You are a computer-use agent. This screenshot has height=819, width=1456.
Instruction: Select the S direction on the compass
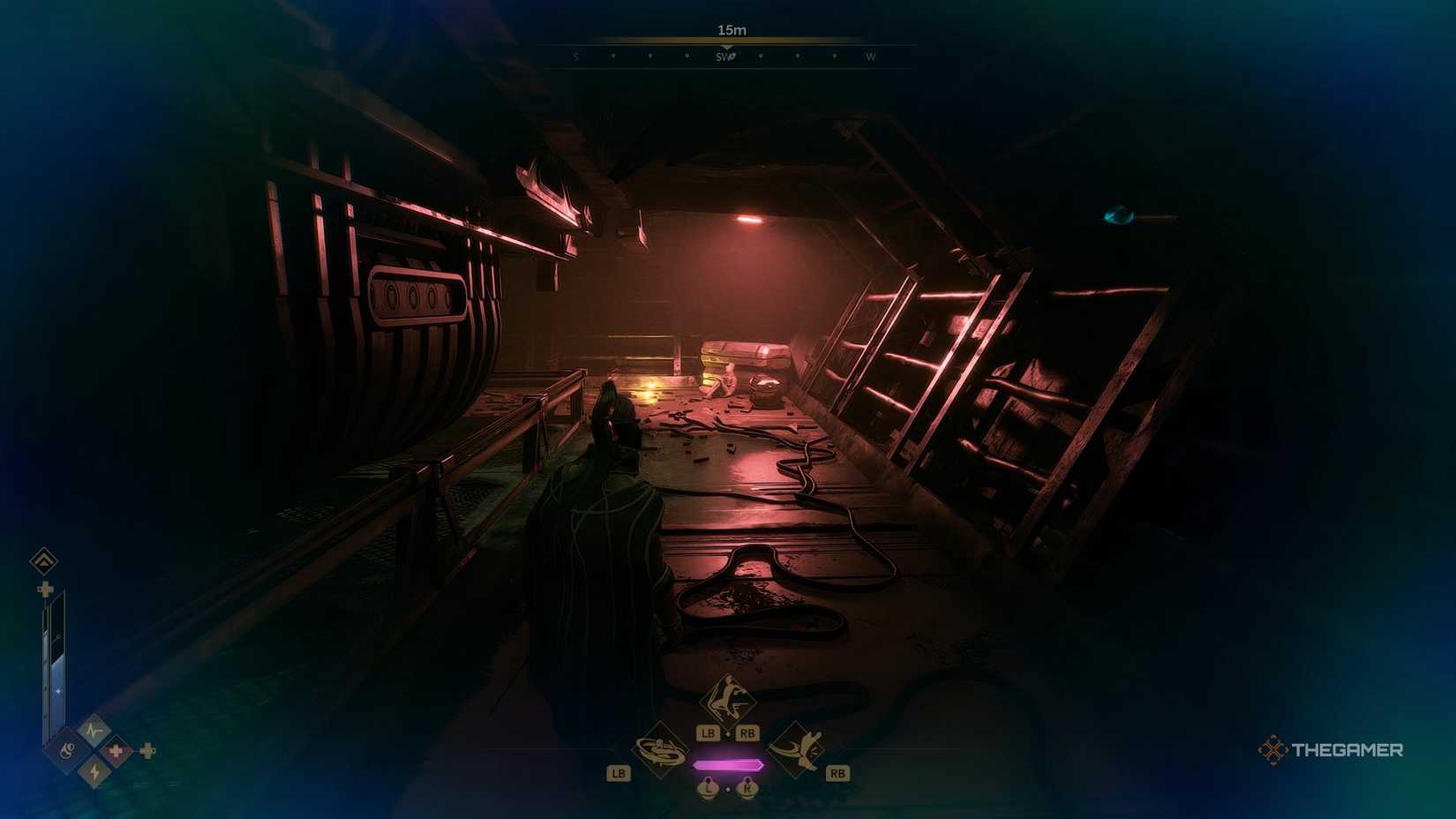[x=575, y=56]
